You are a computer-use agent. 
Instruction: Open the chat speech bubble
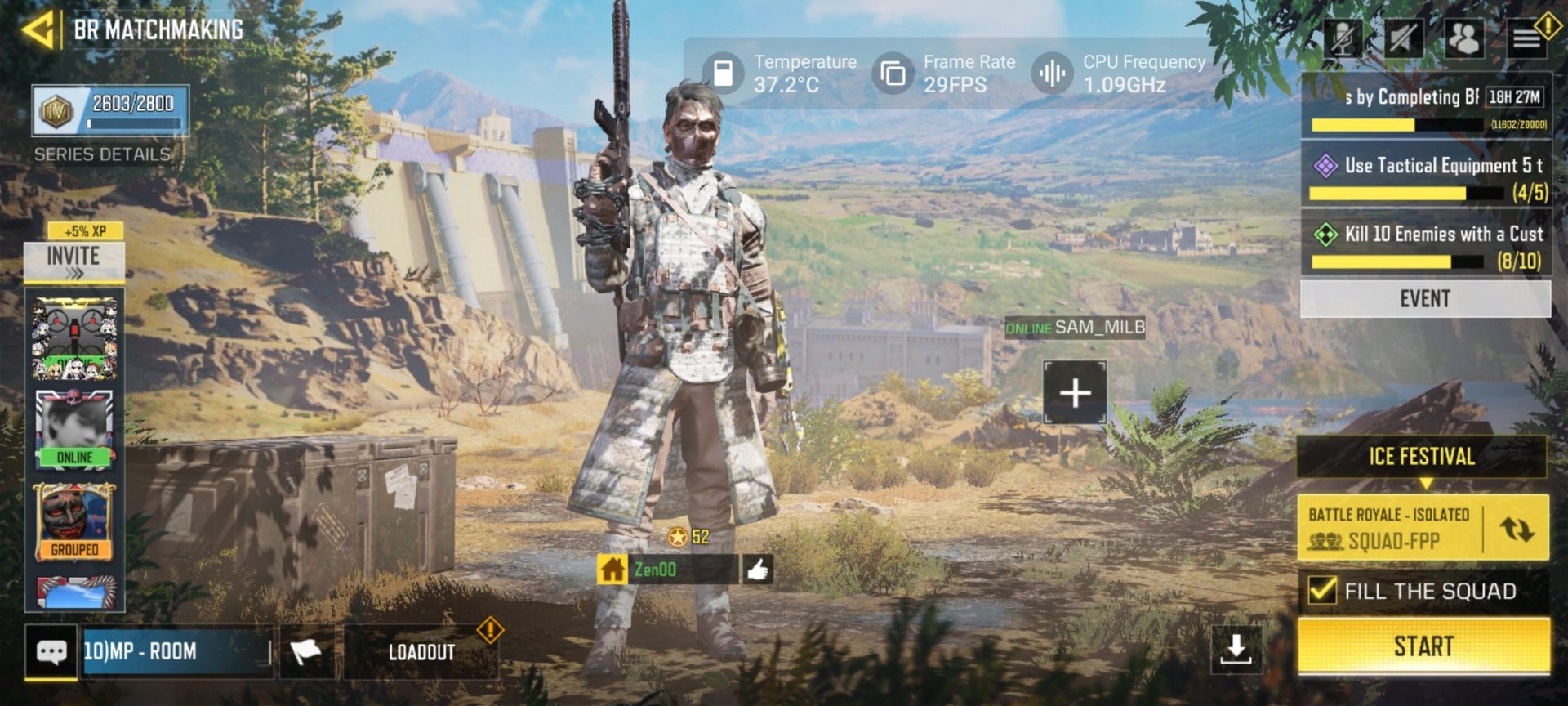pyautogui.click(x=51, y=651)
